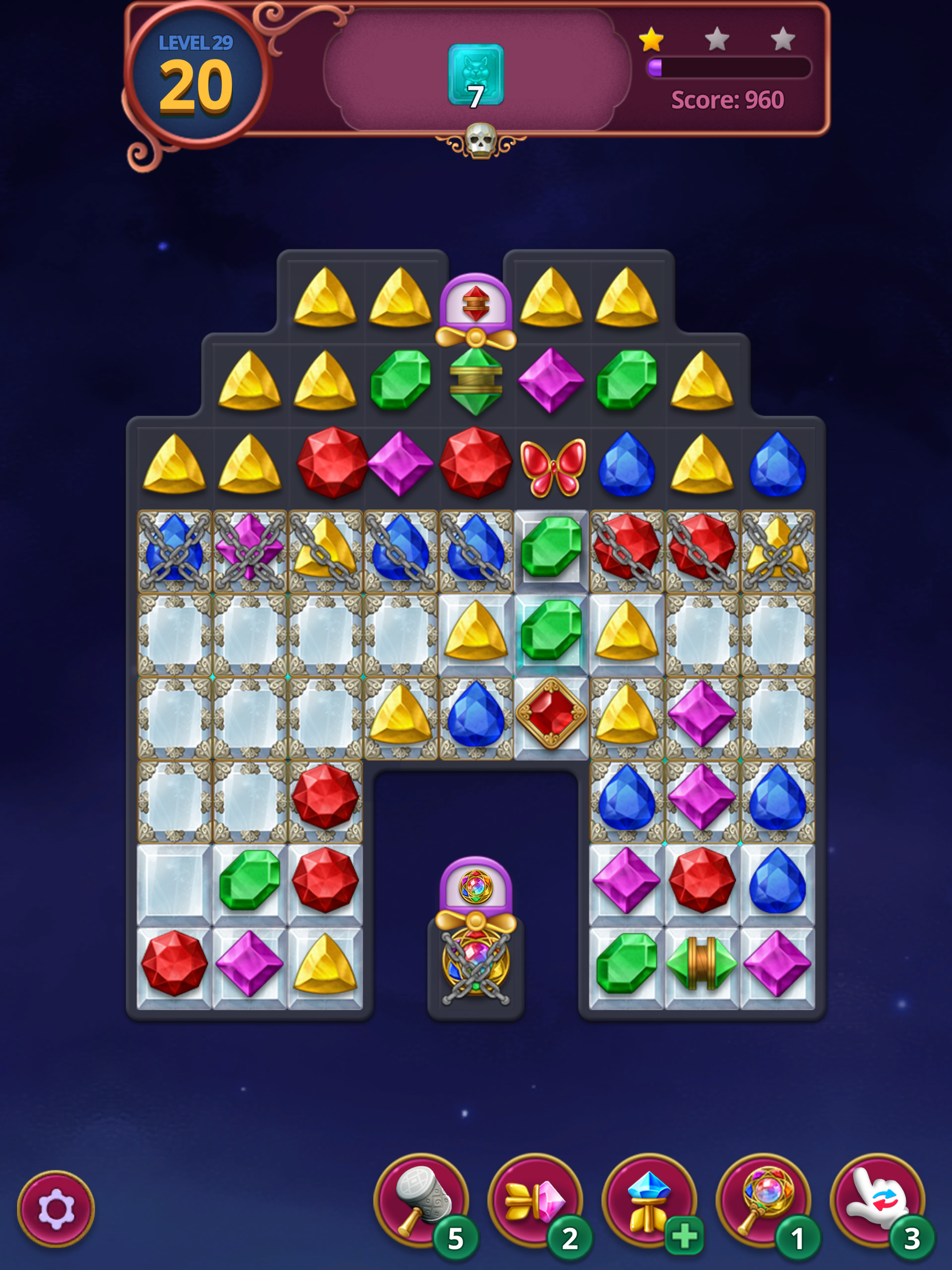
Task: Open the settings gear button
Action: pyautogui.click(x=56, y=1209)
